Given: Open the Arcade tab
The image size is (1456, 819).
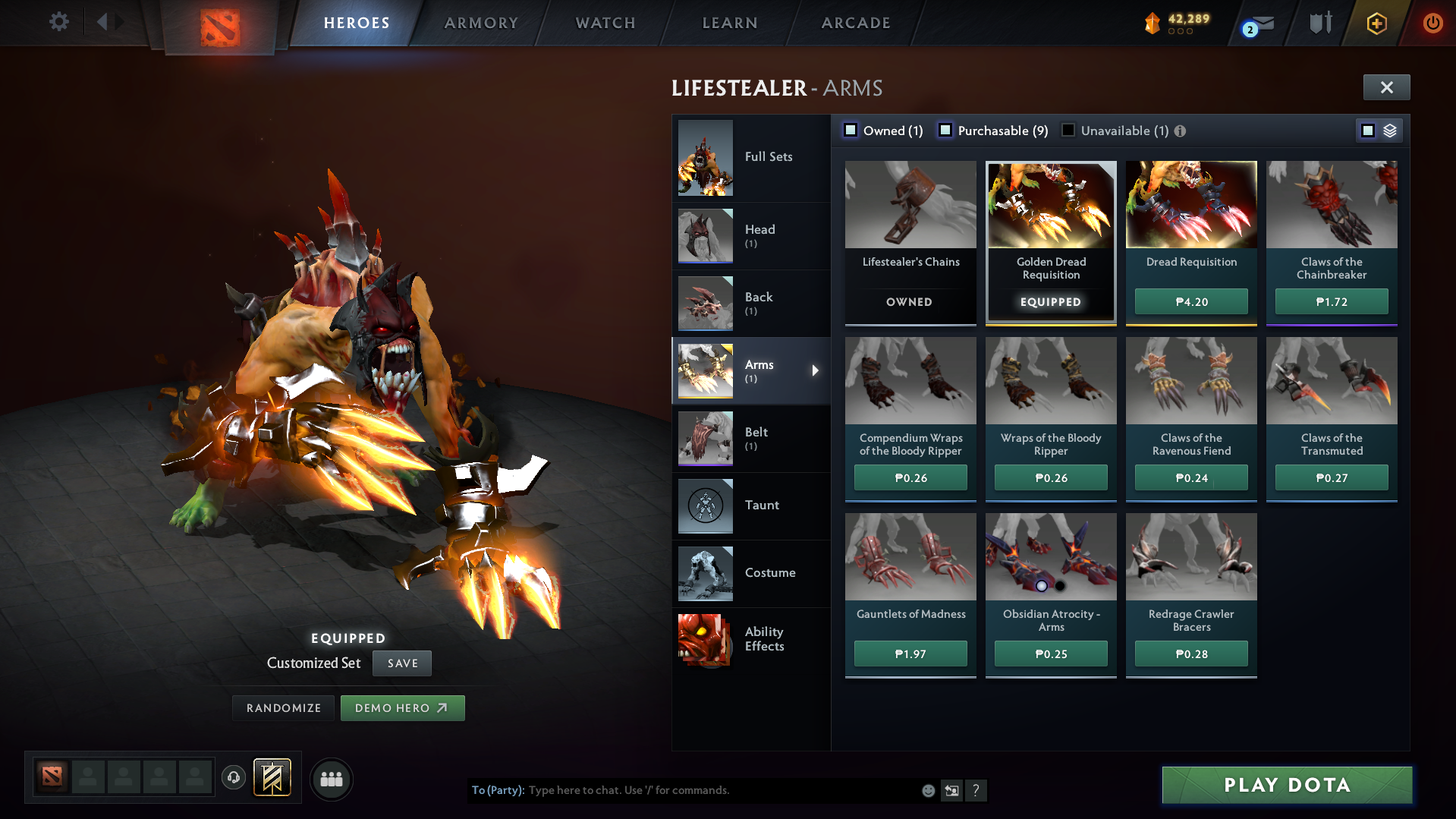Looking at the screenshot, I should (x=856, y=23).
